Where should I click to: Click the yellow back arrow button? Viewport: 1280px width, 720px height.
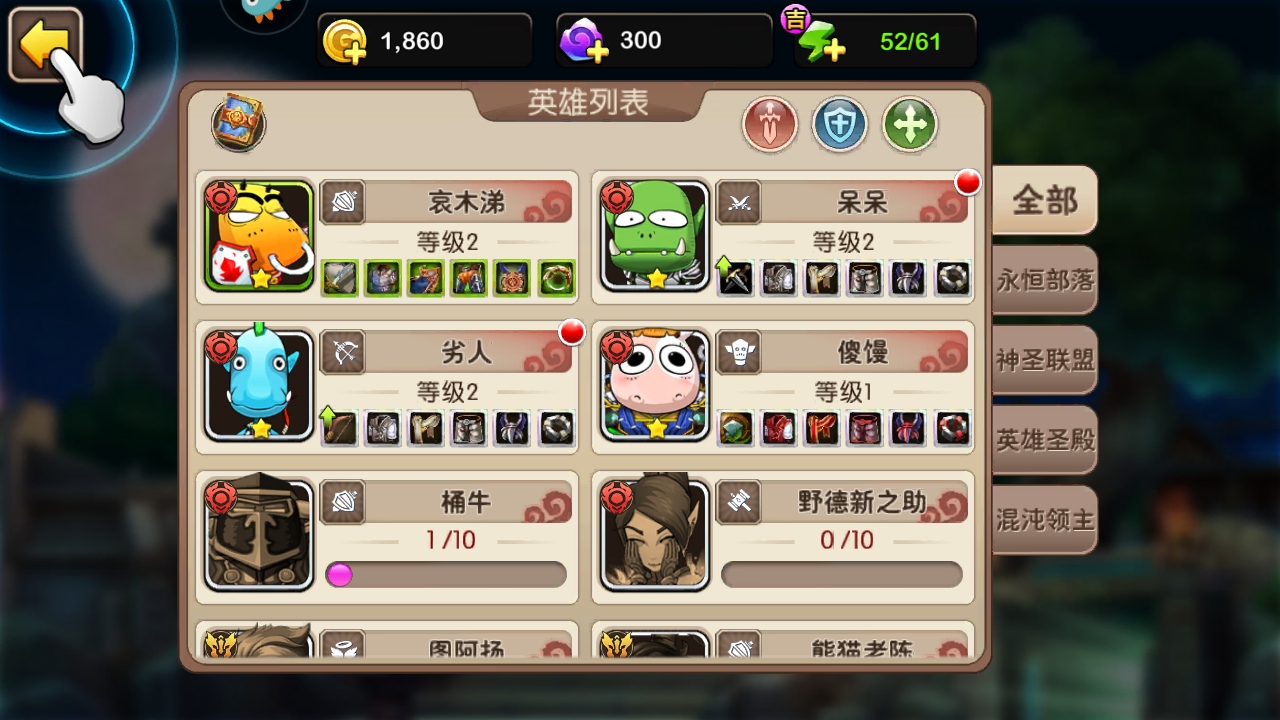pos(45,44)
